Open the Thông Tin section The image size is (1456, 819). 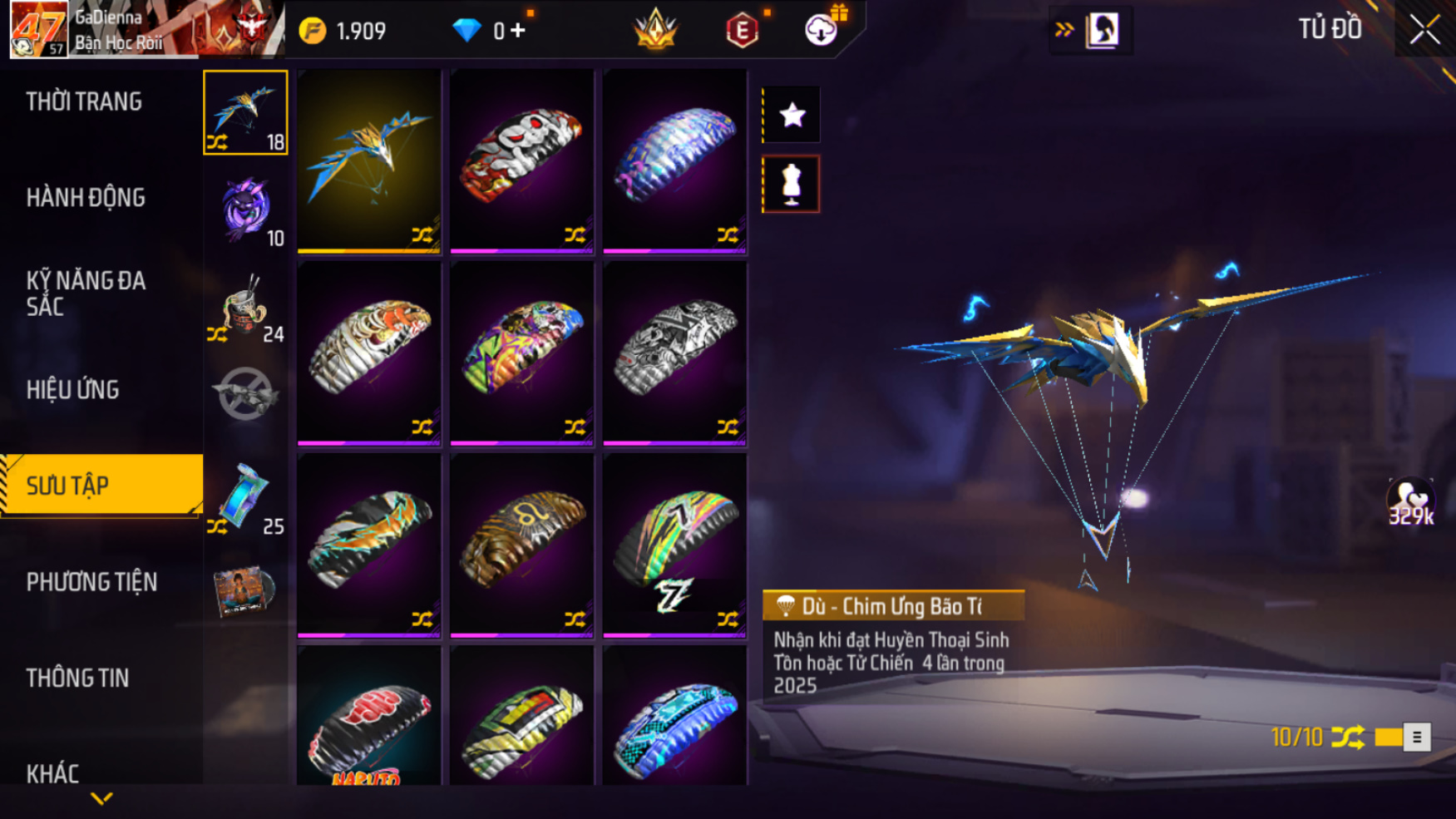tap(77, 678)
